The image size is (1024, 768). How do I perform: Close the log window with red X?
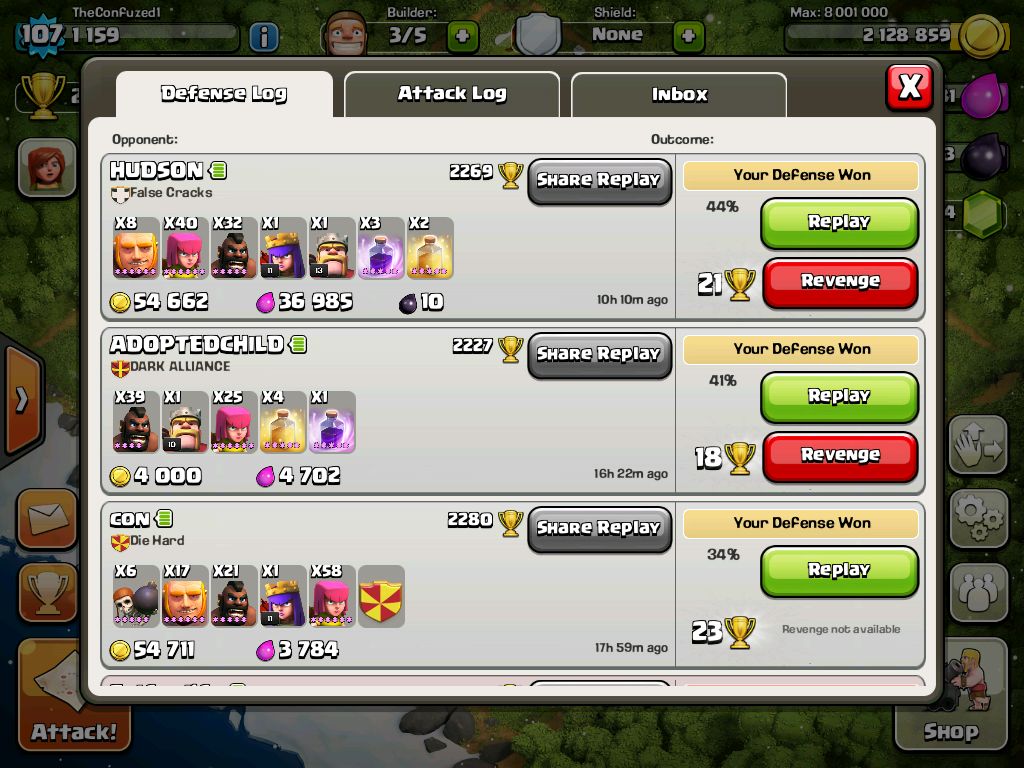(909, 87)
